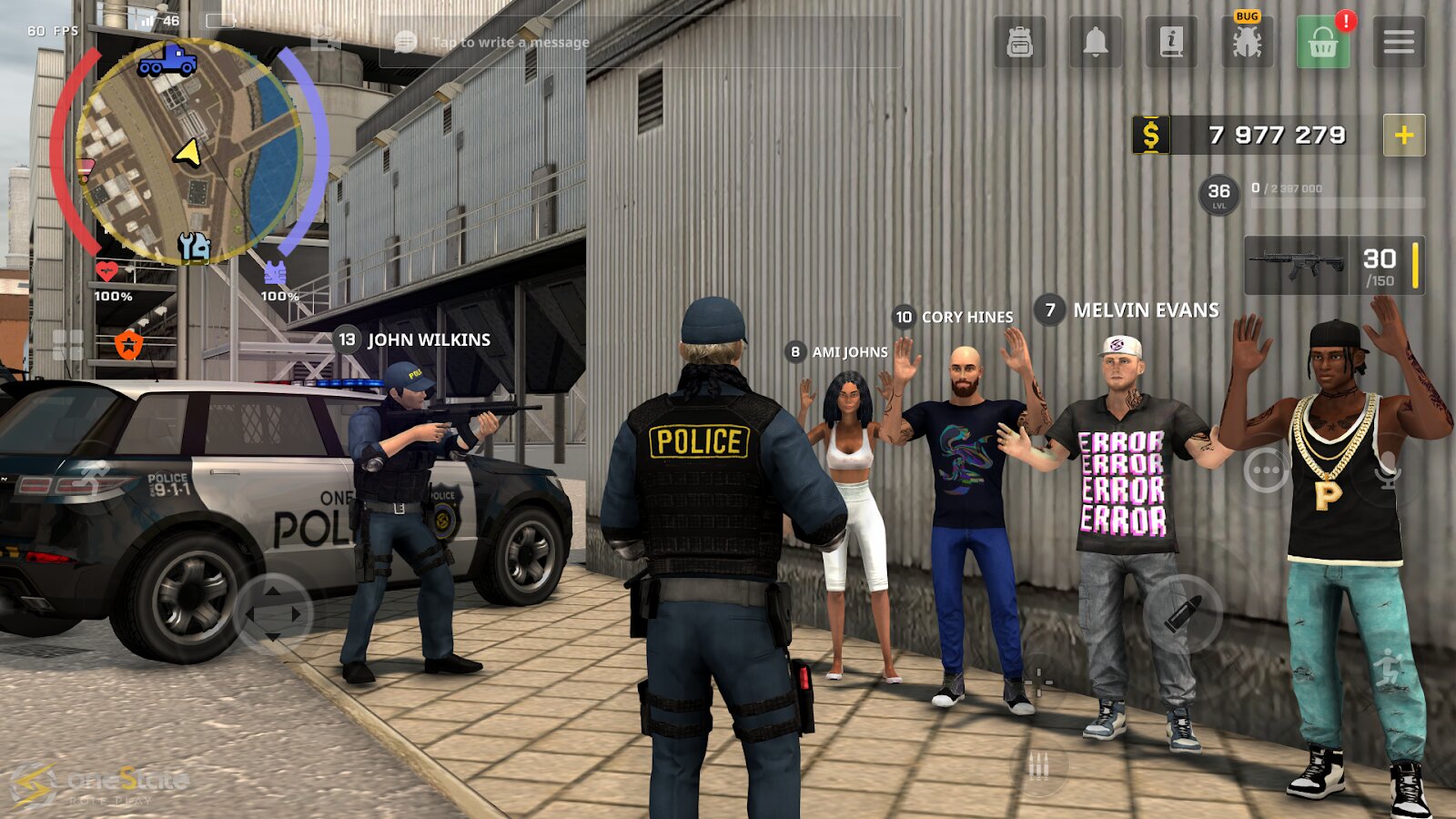Fire weapon with the bullet button
This screenshot has height=819, width=1456.
[1183, 614]
